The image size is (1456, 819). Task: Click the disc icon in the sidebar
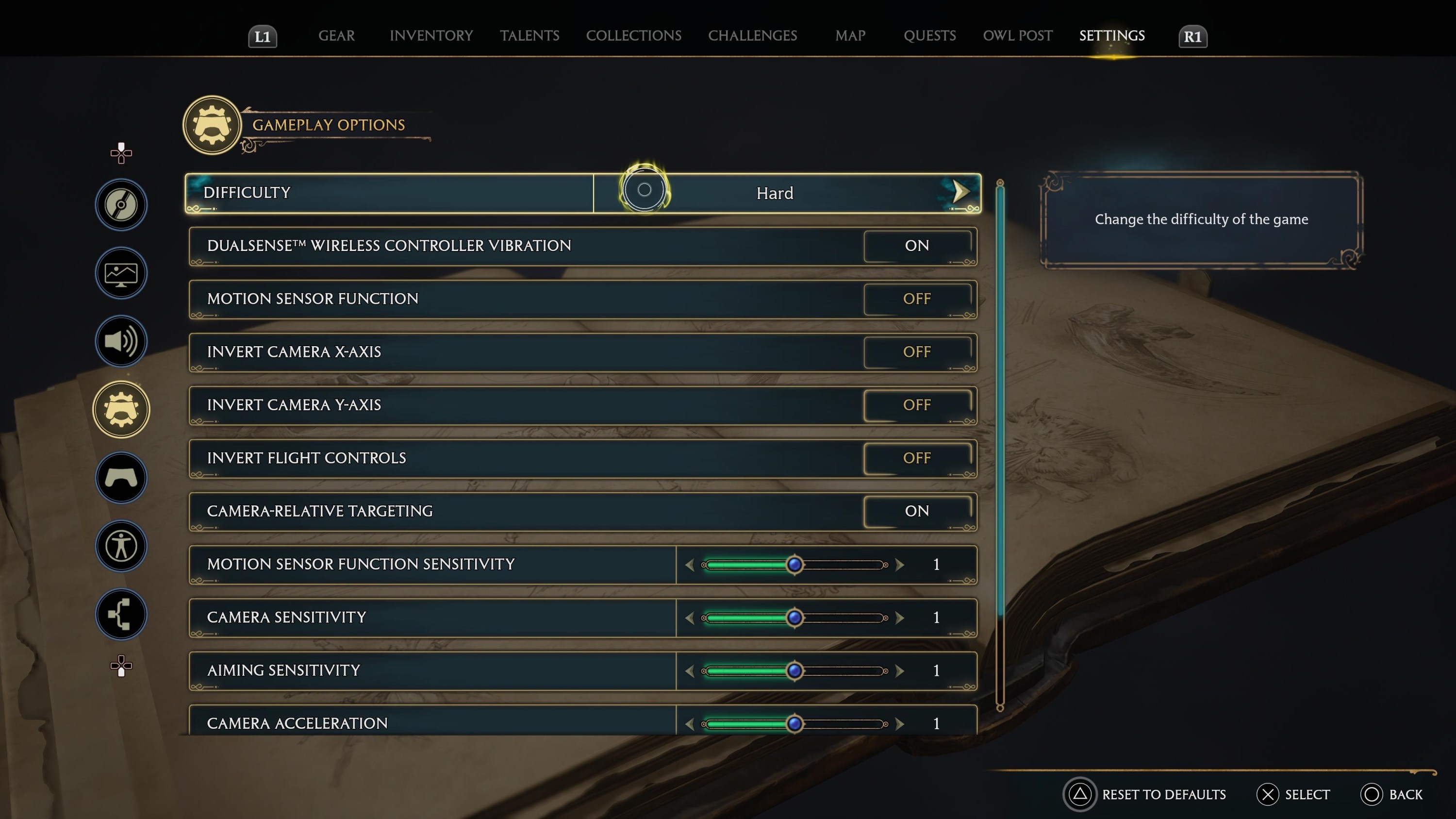pyautogui.click(x=121, y=204)
